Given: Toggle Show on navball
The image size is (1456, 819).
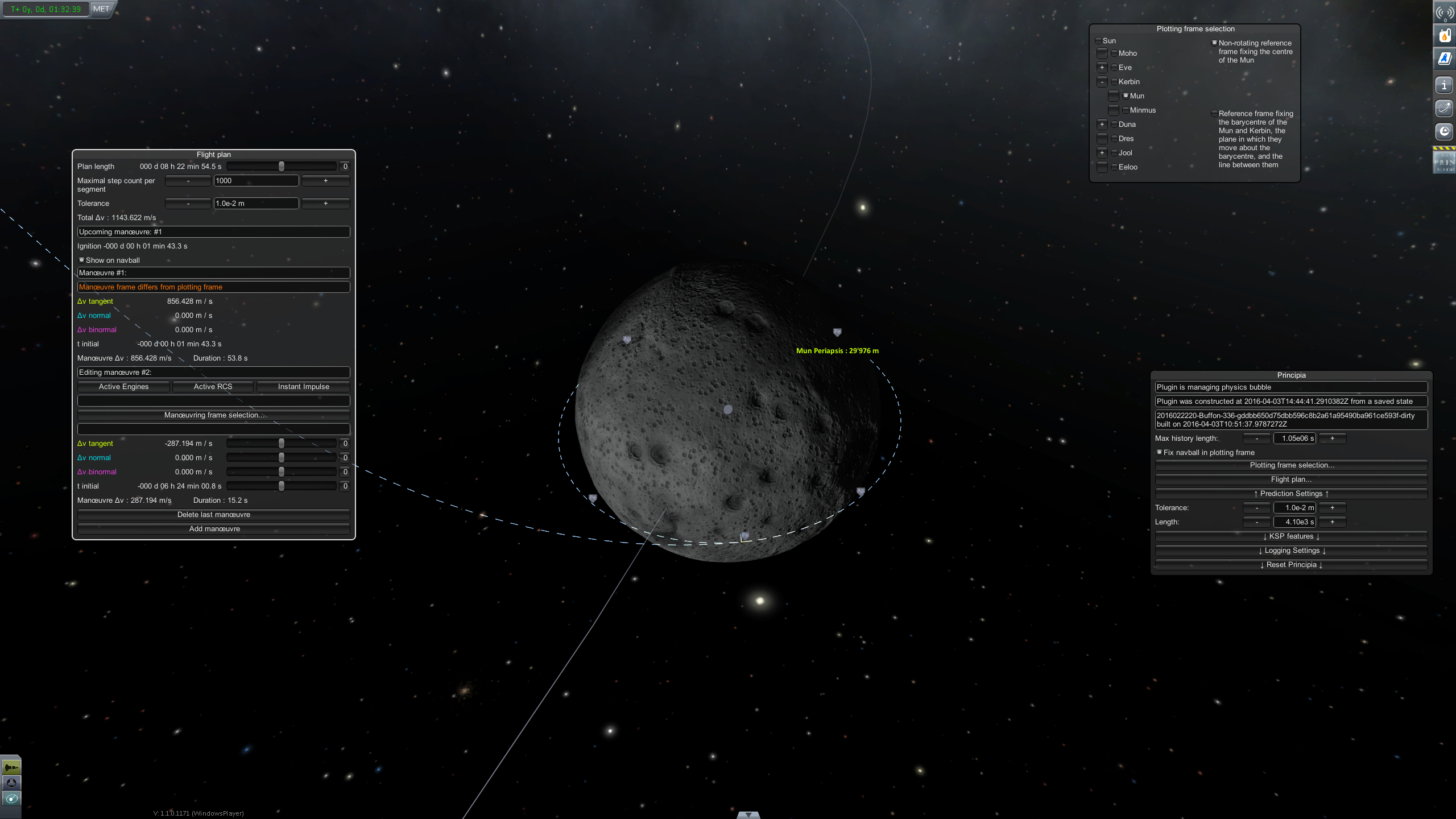Looking at the screenshot, I should point(82,260).
